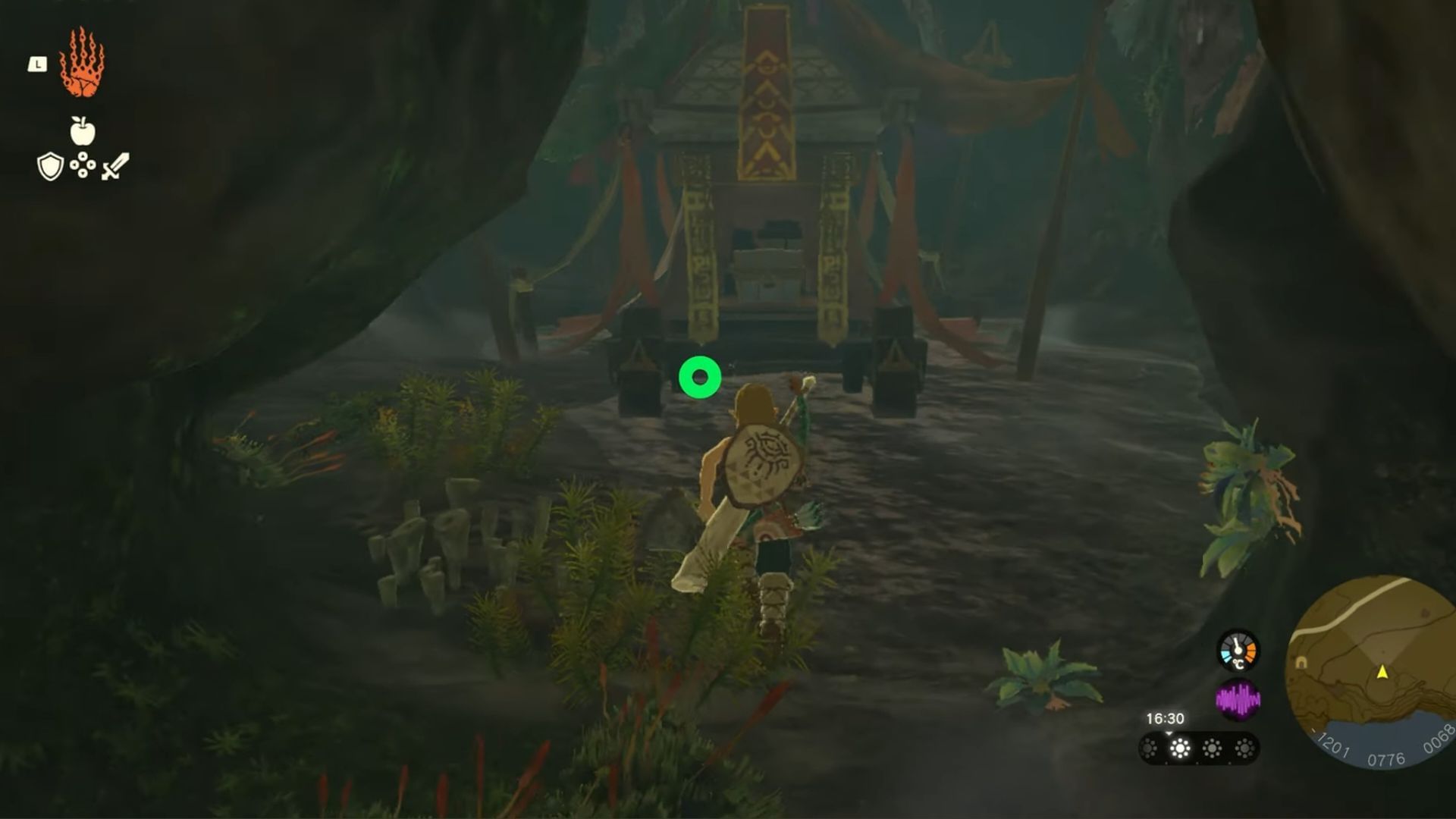This screenshot has height=819, width=1456.
Task: Toggle the rightmost sun dot indicator
Action: tap(1244, 747)
